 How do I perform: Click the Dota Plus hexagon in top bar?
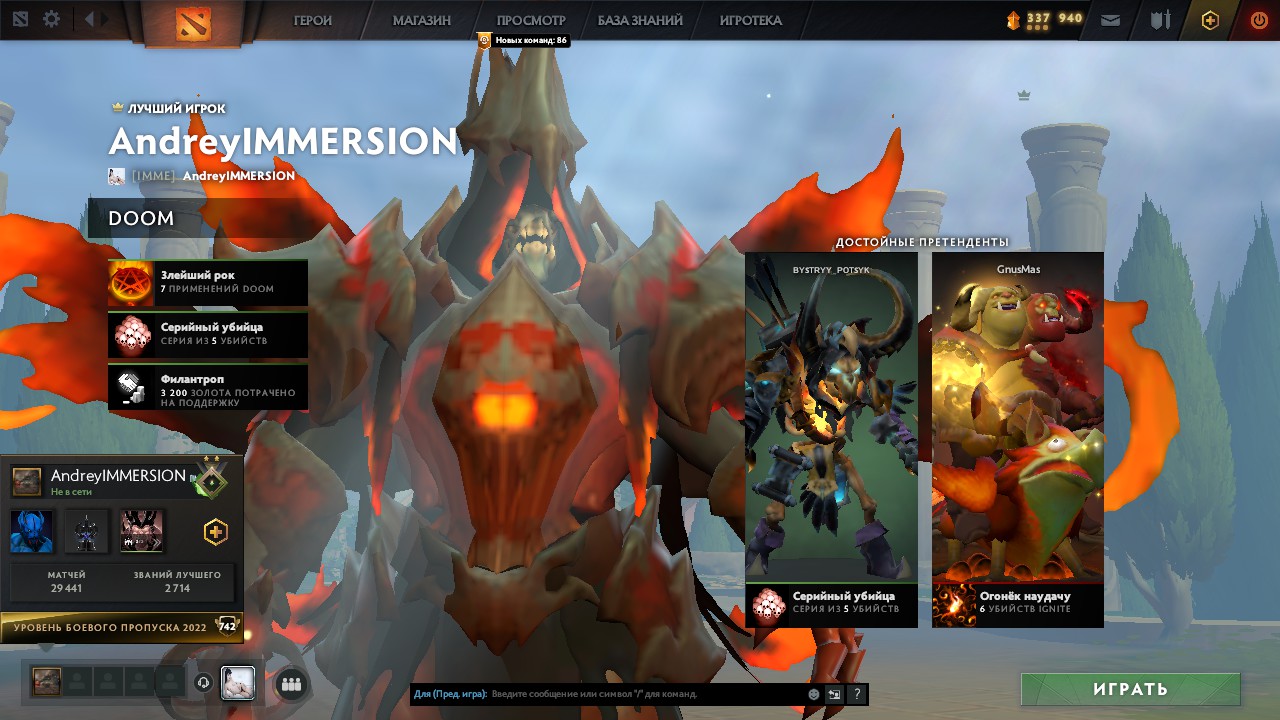click(x=1210, y=20)
